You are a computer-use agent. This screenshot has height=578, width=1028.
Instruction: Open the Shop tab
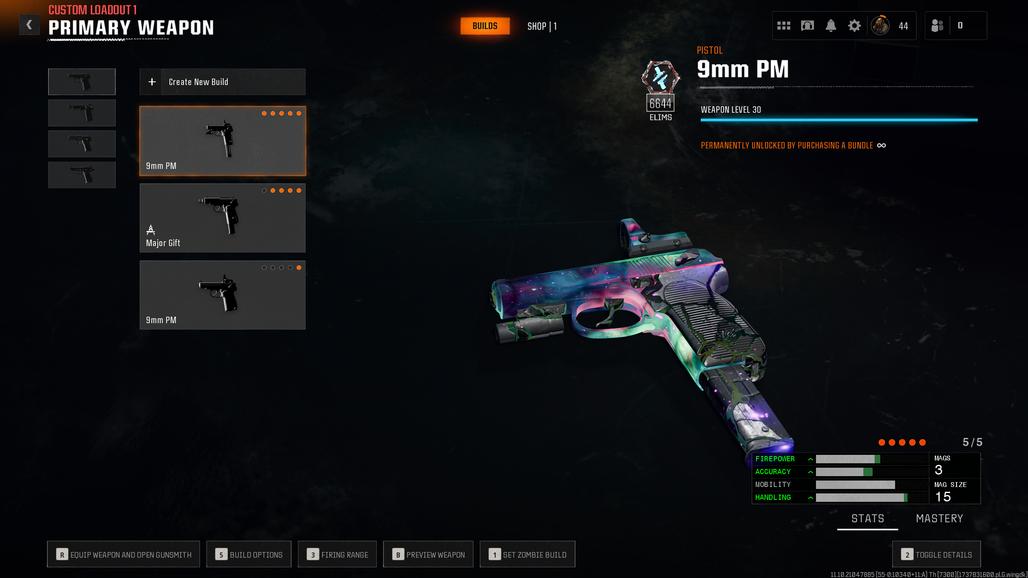pyautogui.click(x=542, y=26)
